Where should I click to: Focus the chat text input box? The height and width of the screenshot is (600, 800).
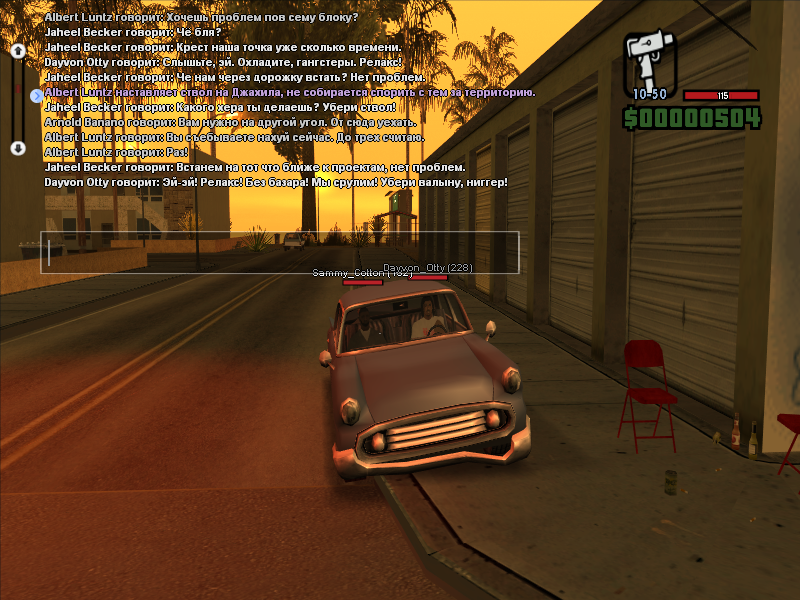pos(280,252)
